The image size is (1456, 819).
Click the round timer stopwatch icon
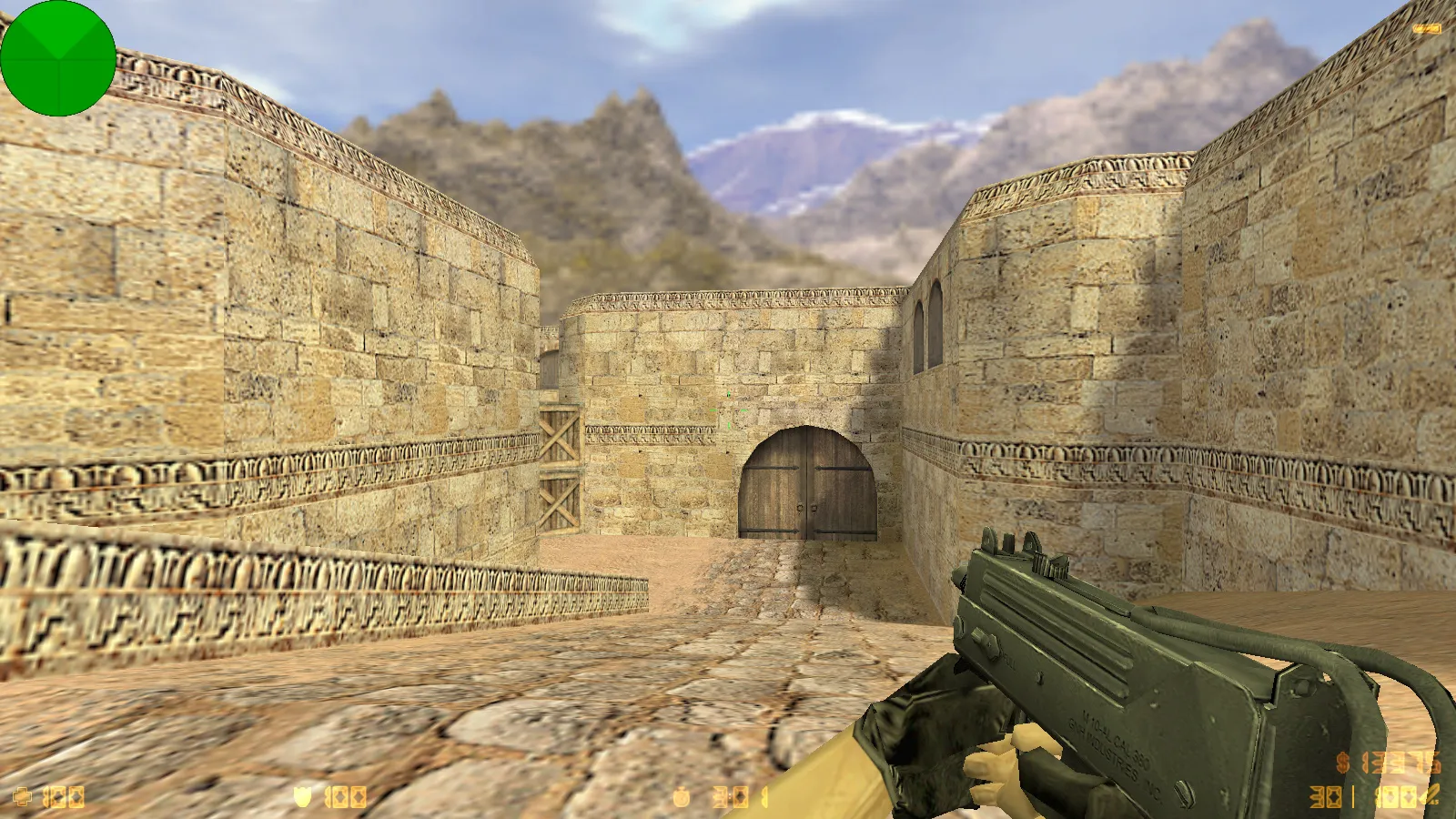[681, 798]
